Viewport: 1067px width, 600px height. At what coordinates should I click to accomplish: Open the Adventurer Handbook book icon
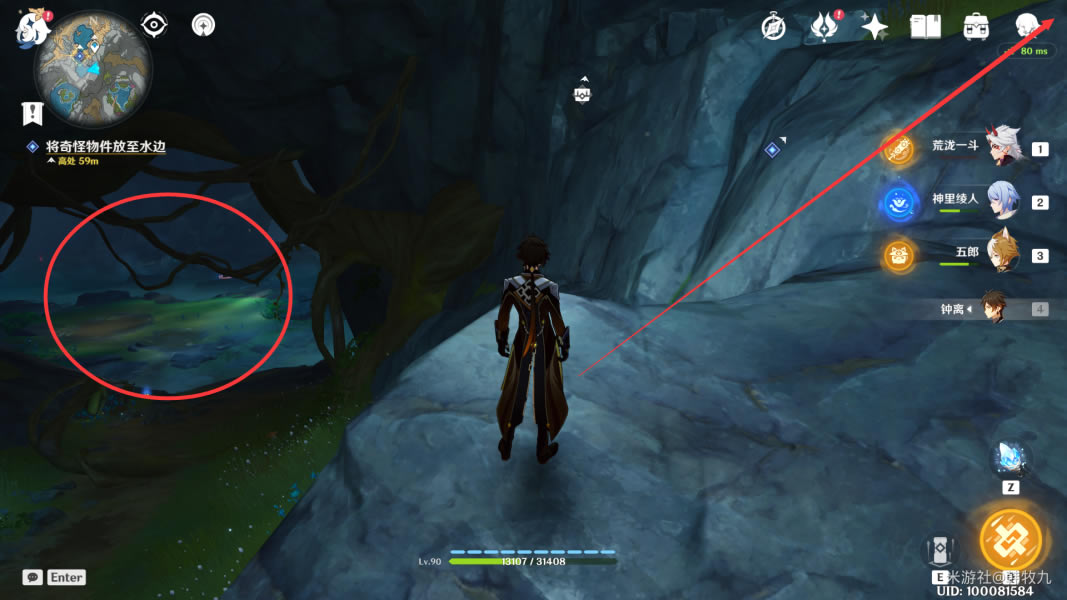925,27
